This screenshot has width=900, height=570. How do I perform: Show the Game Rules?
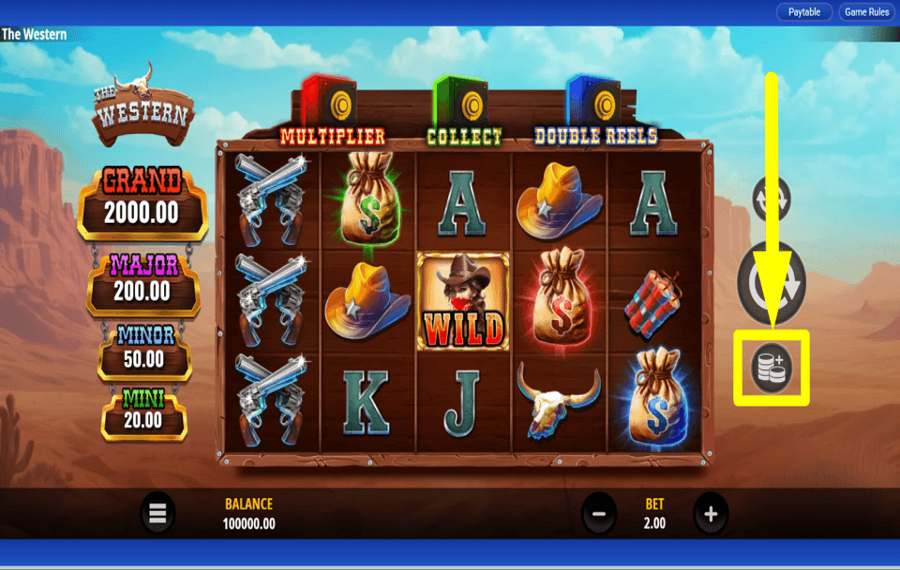coord(866,12)
